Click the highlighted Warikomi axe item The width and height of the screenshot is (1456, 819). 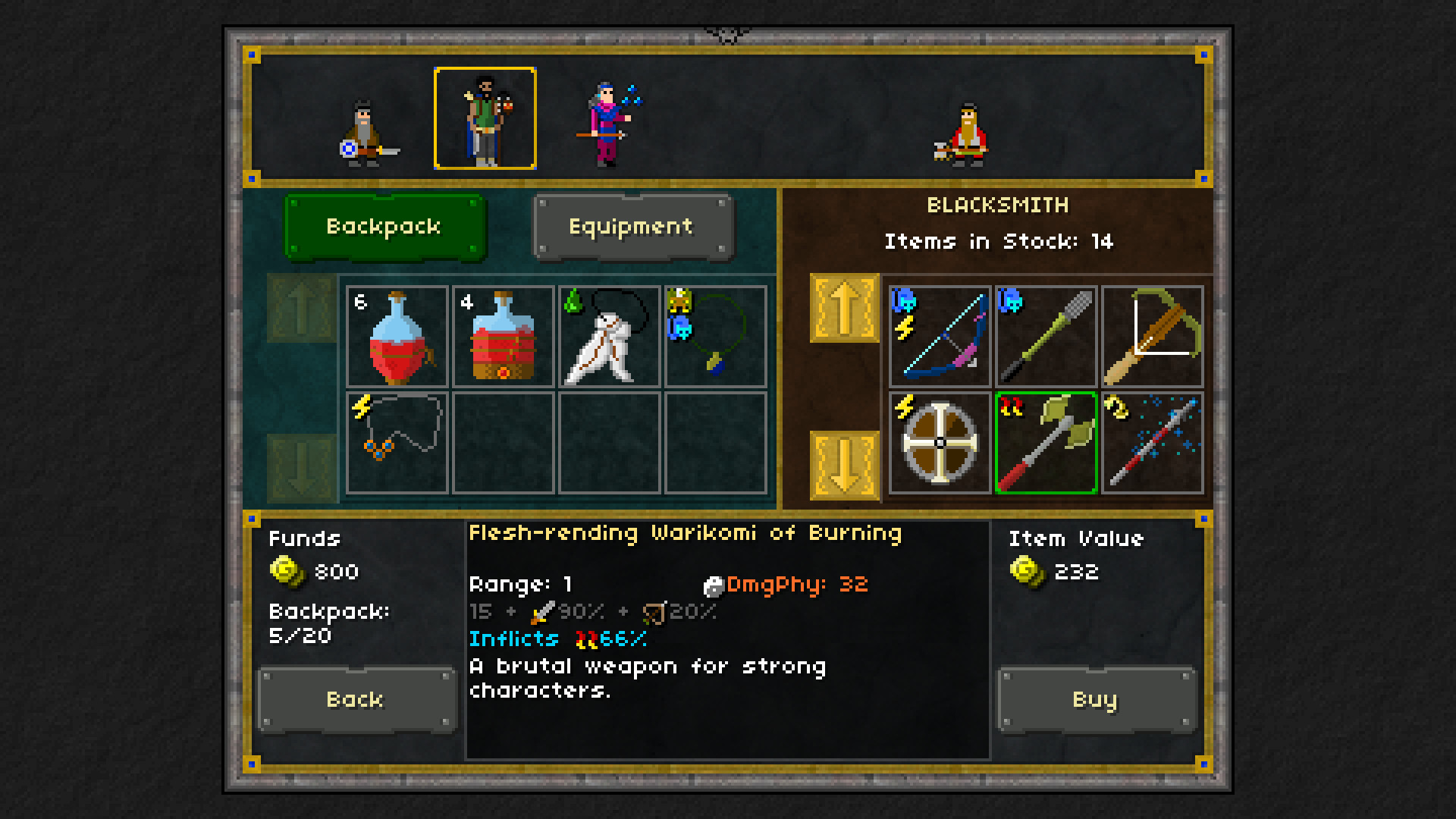pyautogui.click(x=1046, y=442)
